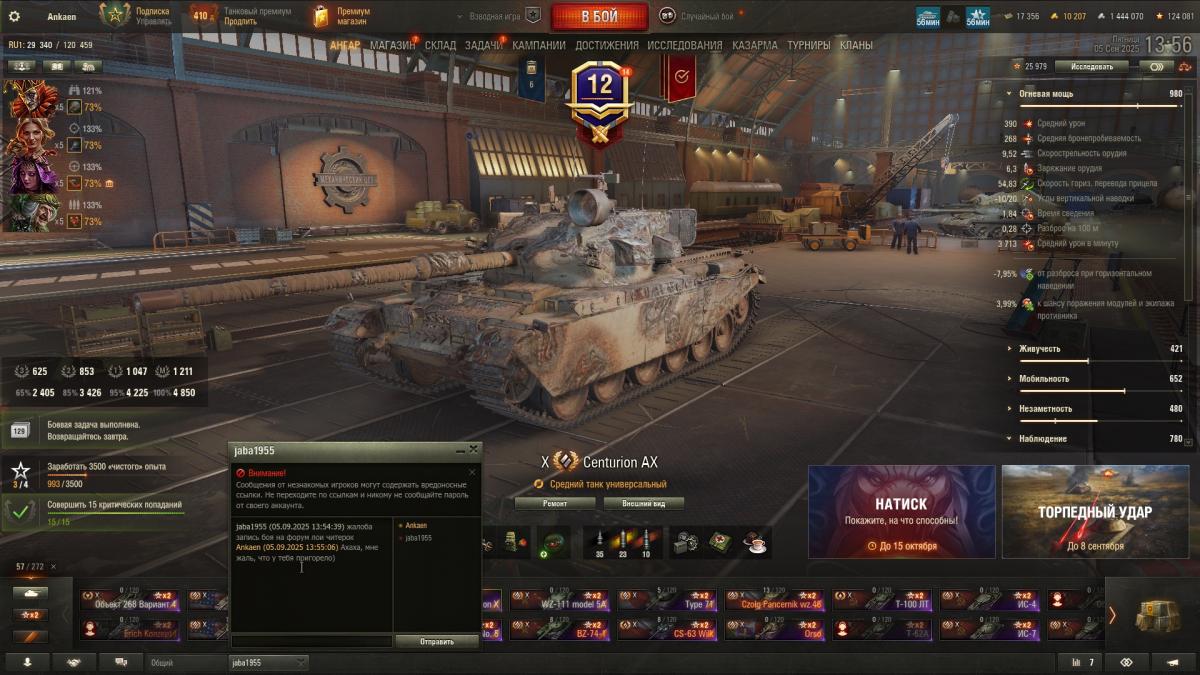The width and height of the screenshot is (1200, 675).
Task: Switch to the МАГАЗИН tab
Action: coord(392,45)
